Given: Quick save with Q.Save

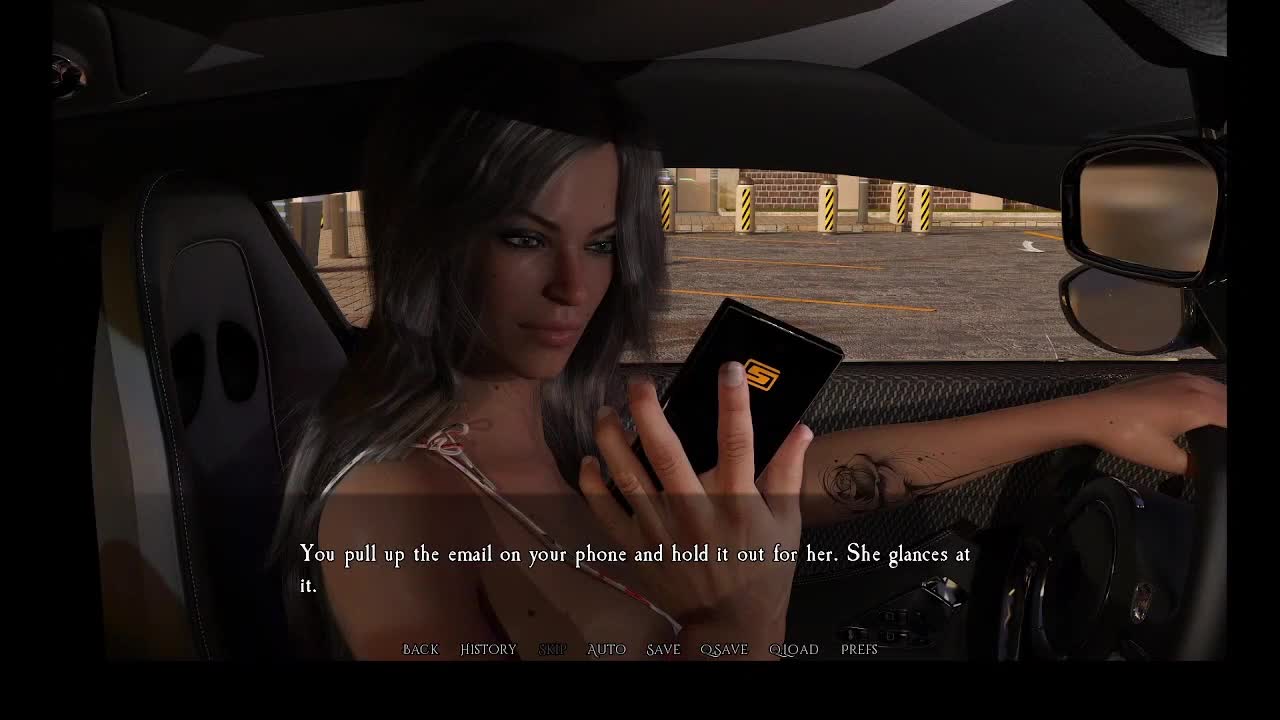Looking at the screenshot, I should [724, 650].
